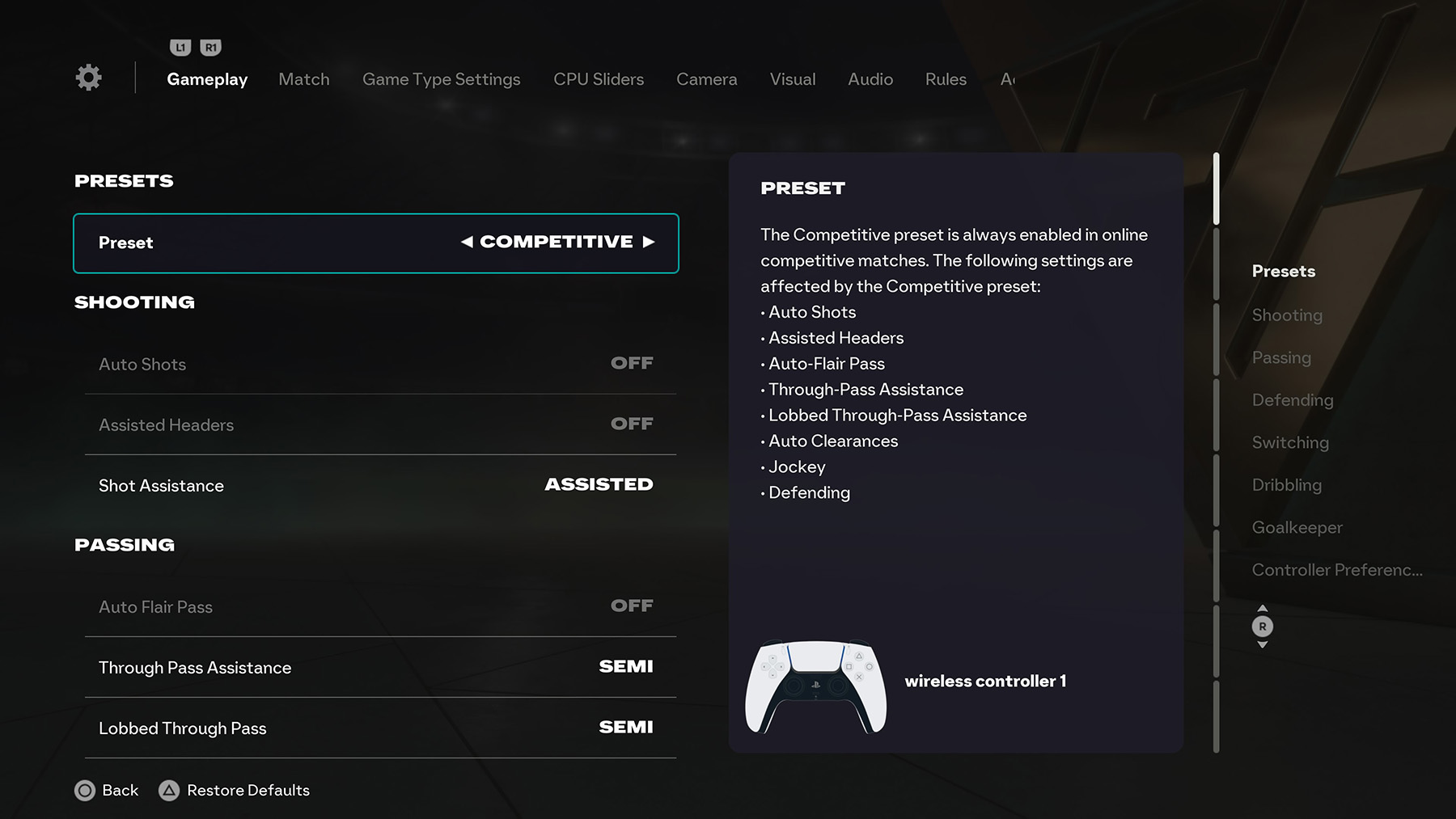Click the wireless controller 1 image

(x=815, y=687)
